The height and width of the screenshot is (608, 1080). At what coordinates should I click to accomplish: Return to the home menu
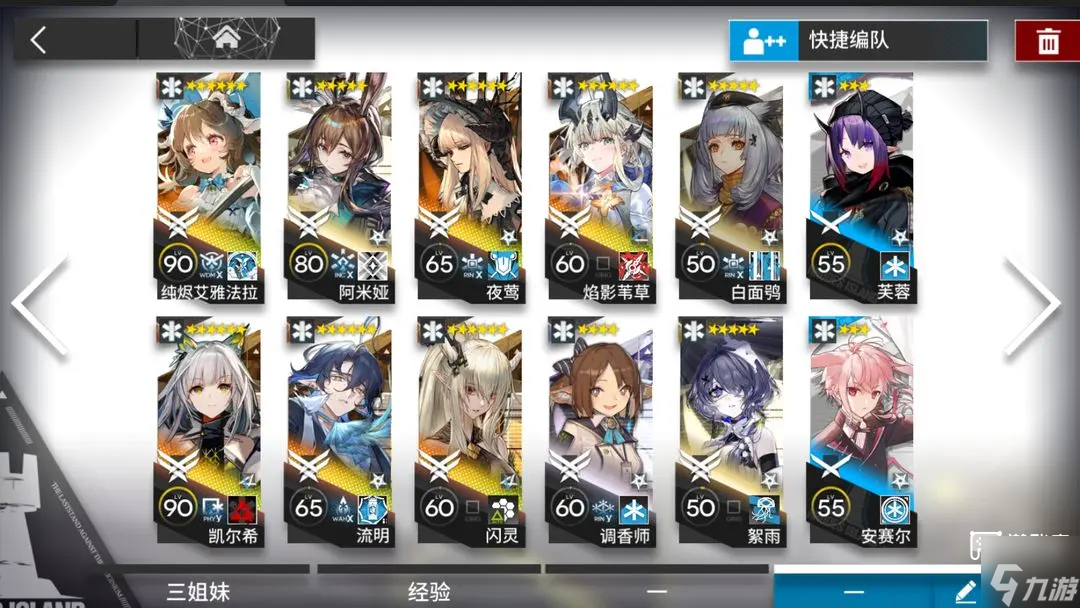point(225,39)
